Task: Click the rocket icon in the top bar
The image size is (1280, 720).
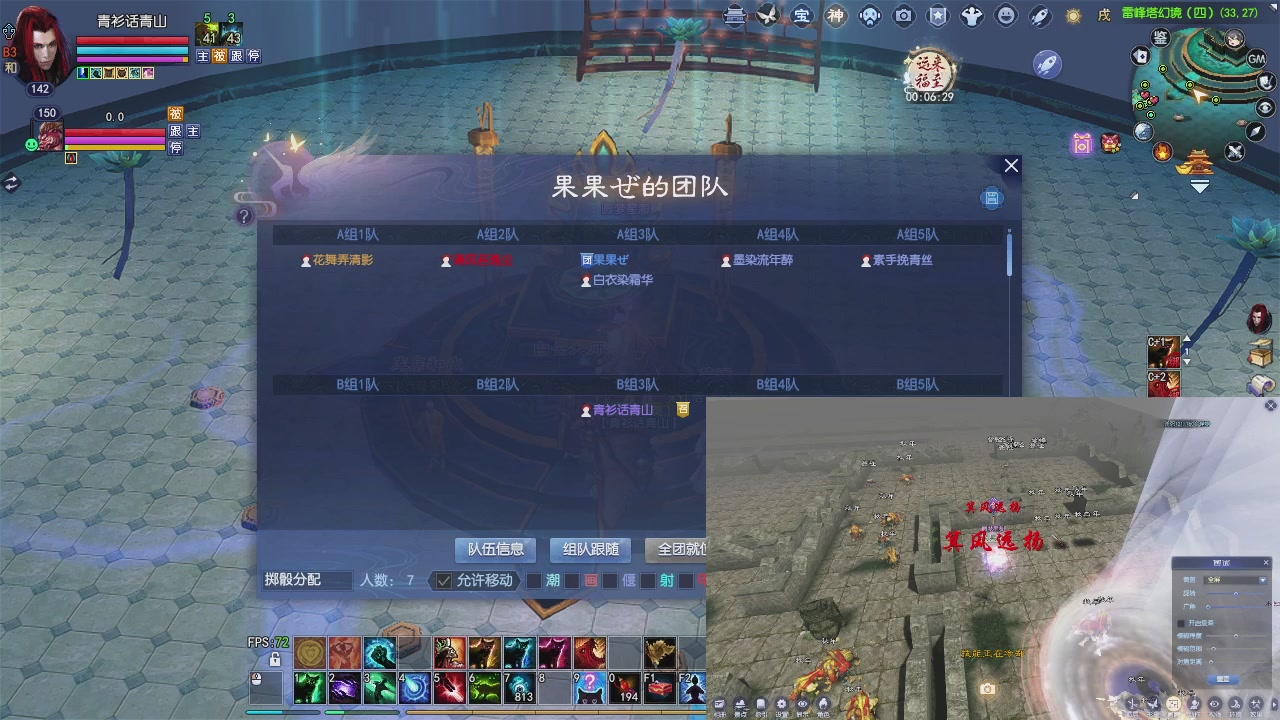Action: 1043,15
